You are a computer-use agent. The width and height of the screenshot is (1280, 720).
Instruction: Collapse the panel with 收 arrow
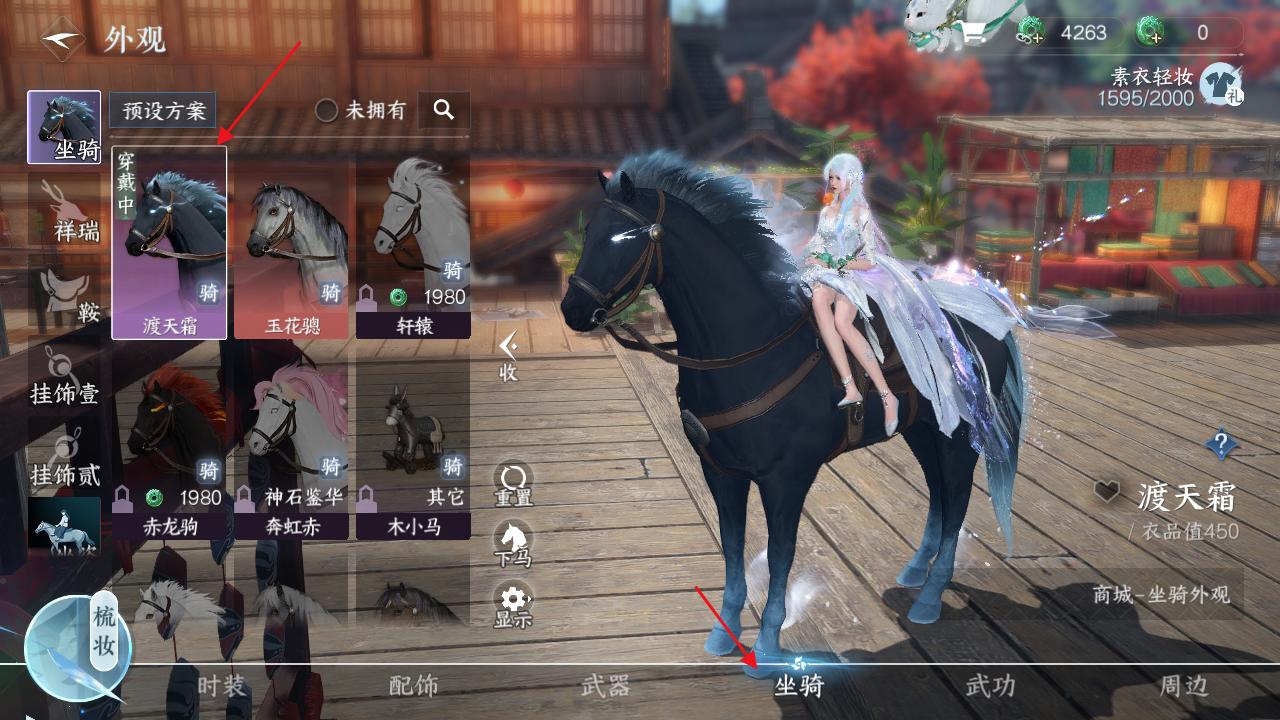[509, 356]
